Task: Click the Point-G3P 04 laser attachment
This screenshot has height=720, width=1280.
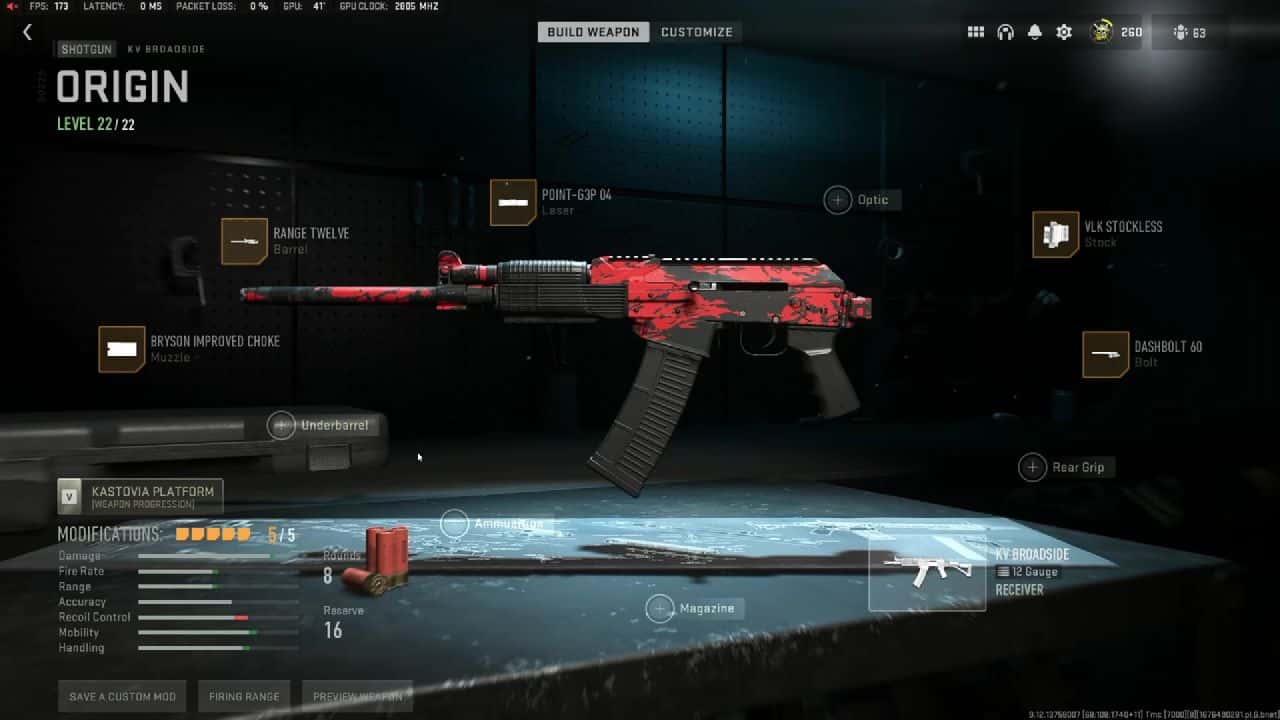Action: [x=512, y=203]
